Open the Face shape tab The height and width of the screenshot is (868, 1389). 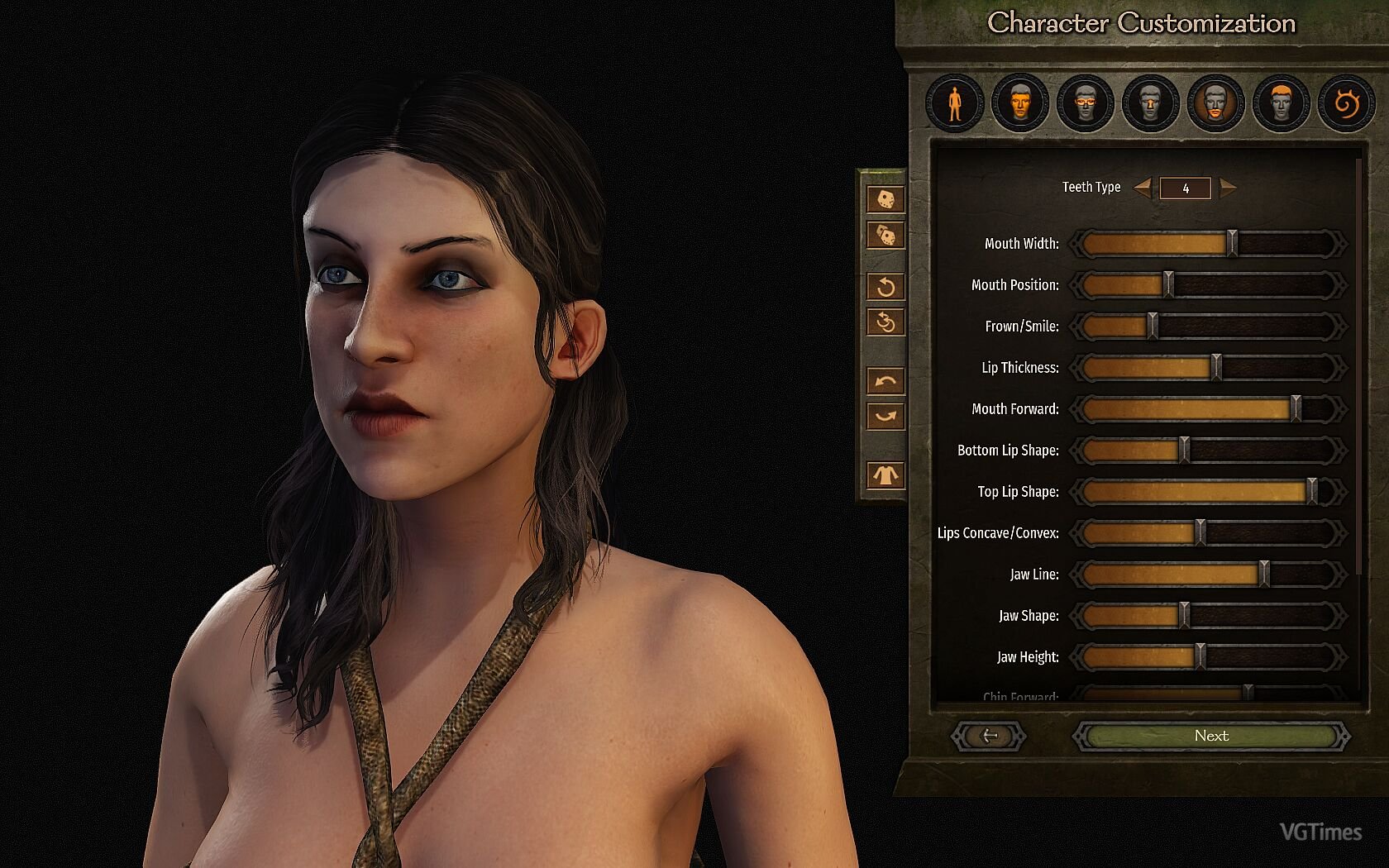[x=1019, y=104]
